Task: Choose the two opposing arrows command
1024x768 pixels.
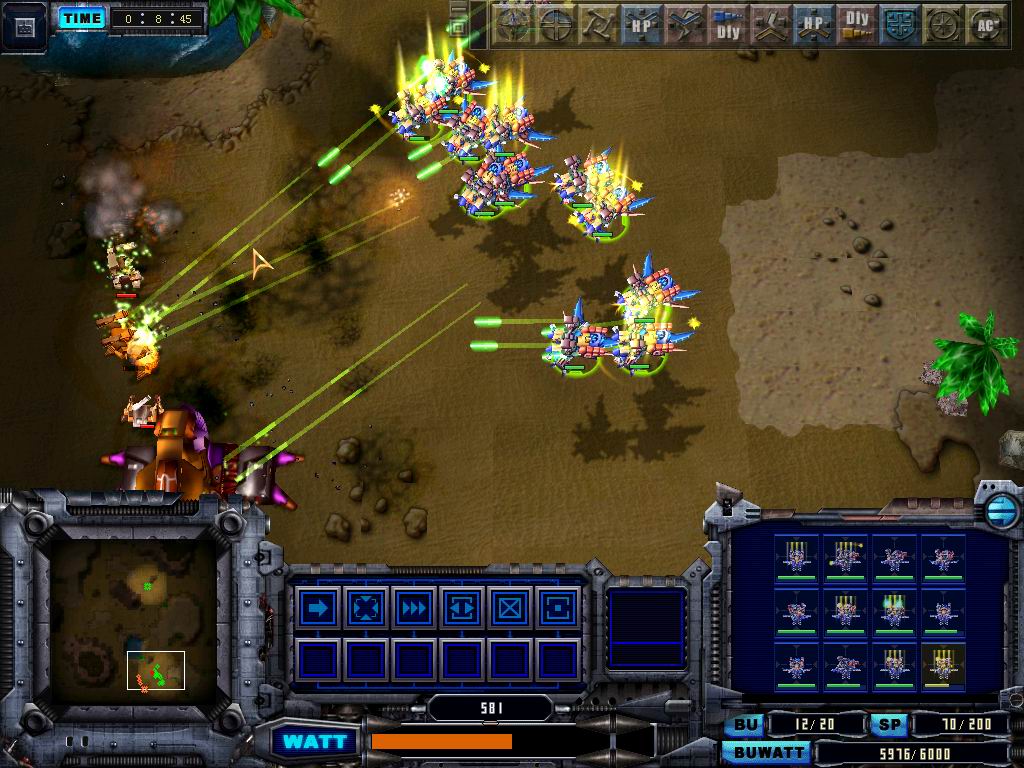Action: pos(461,608)
